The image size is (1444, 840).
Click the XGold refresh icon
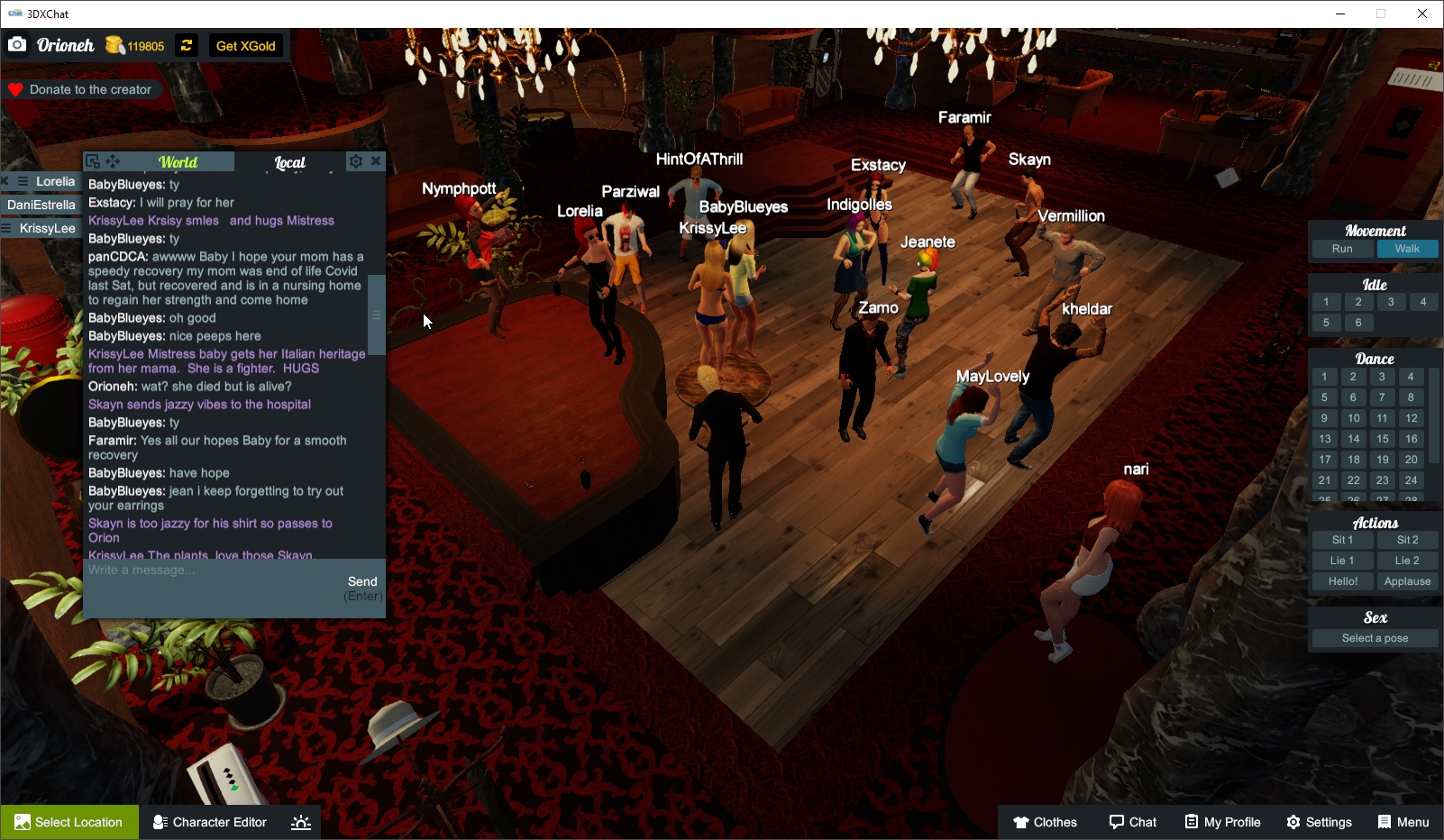(x=186, y=45)
